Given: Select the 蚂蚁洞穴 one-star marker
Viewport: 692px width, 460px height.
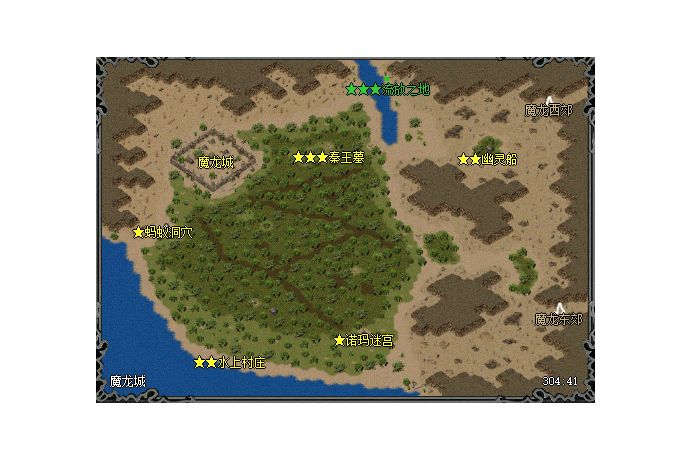Looking at the screenshot, I should pos(163,232).
